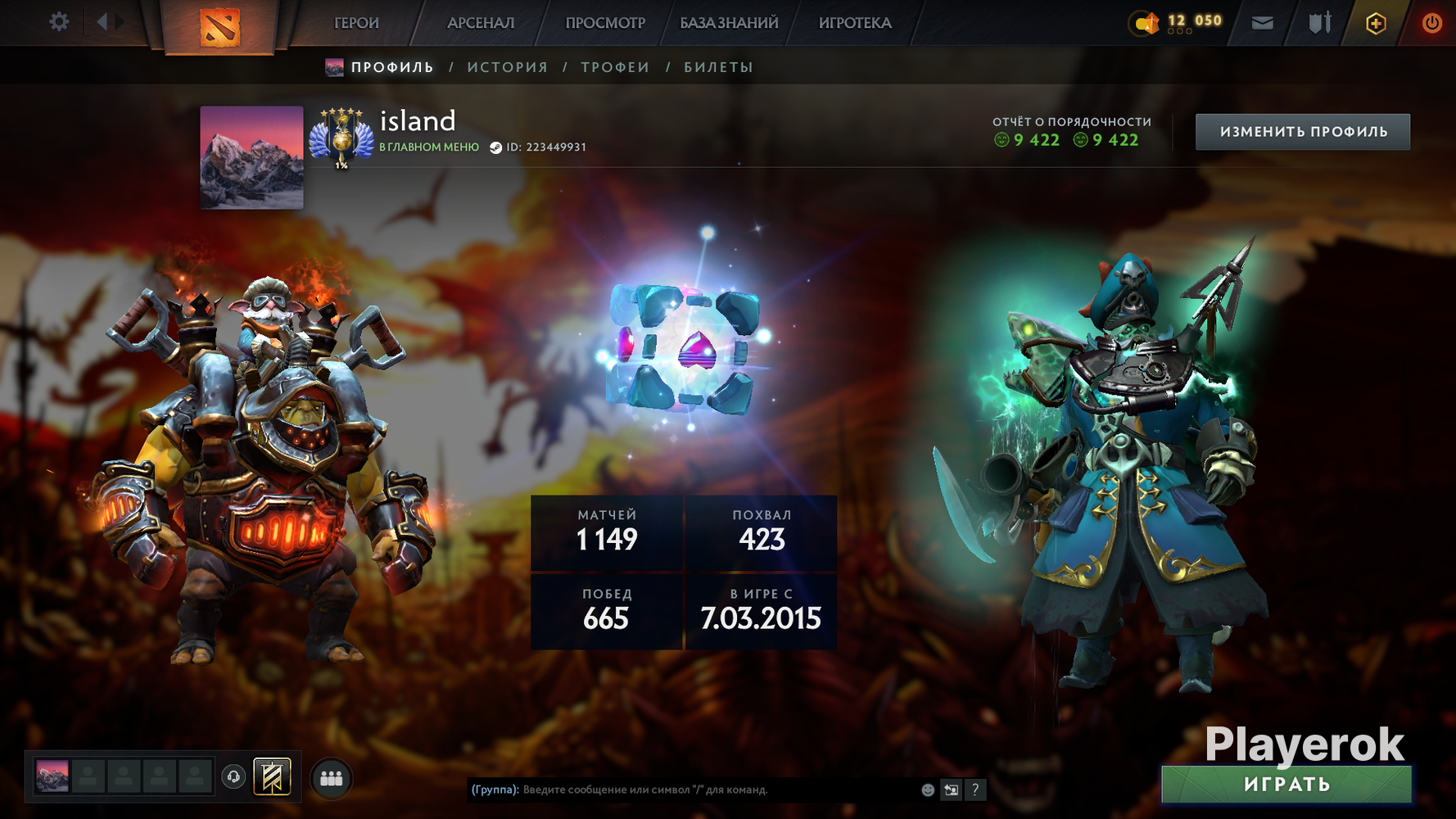1456x819 pixels.
Task: Open the Герои menu
Action: [x=356, y=23]
